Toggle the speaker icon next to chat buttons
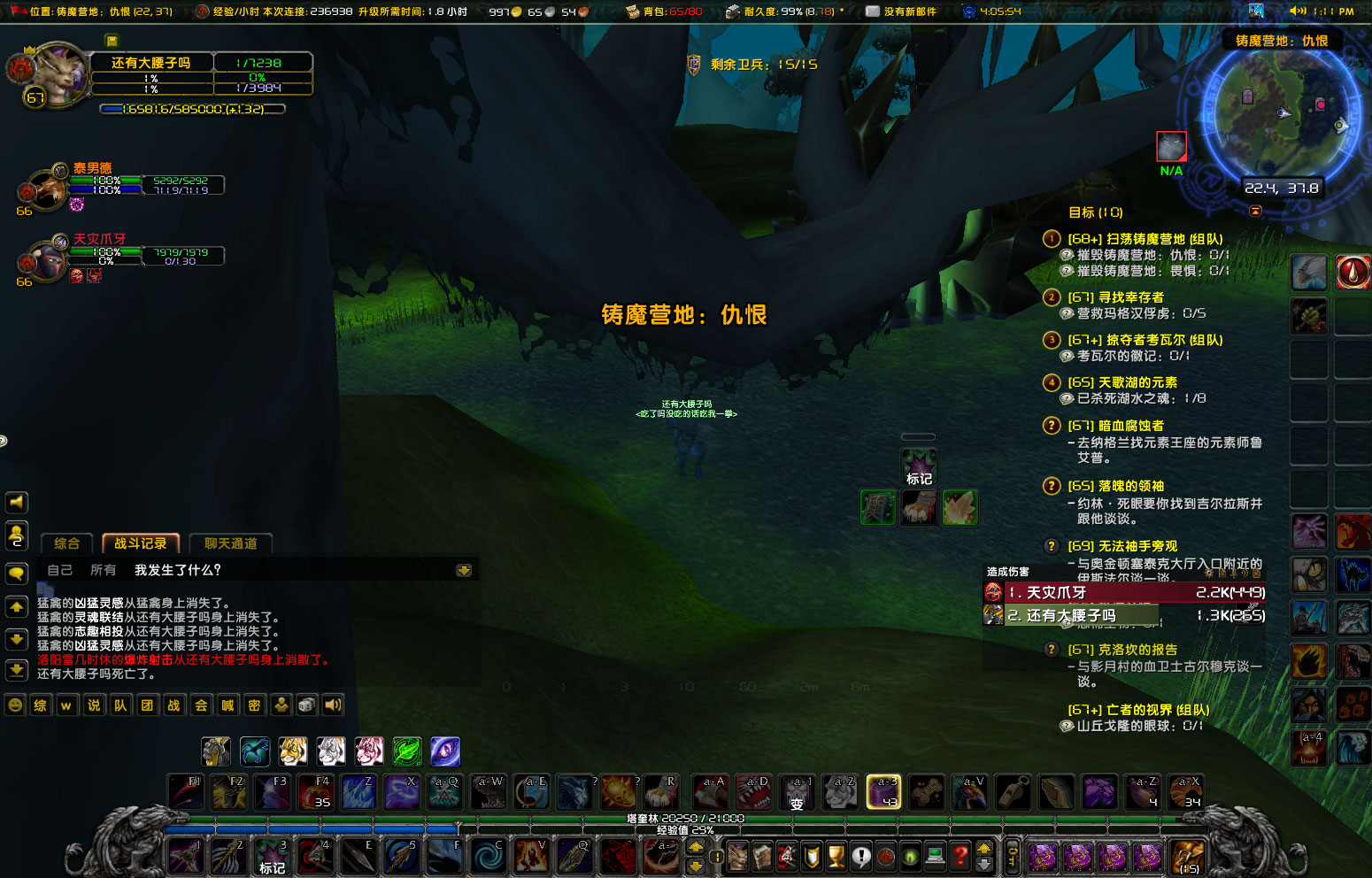The height and width of the screenshot is (878, 1372). coord(332,705)
